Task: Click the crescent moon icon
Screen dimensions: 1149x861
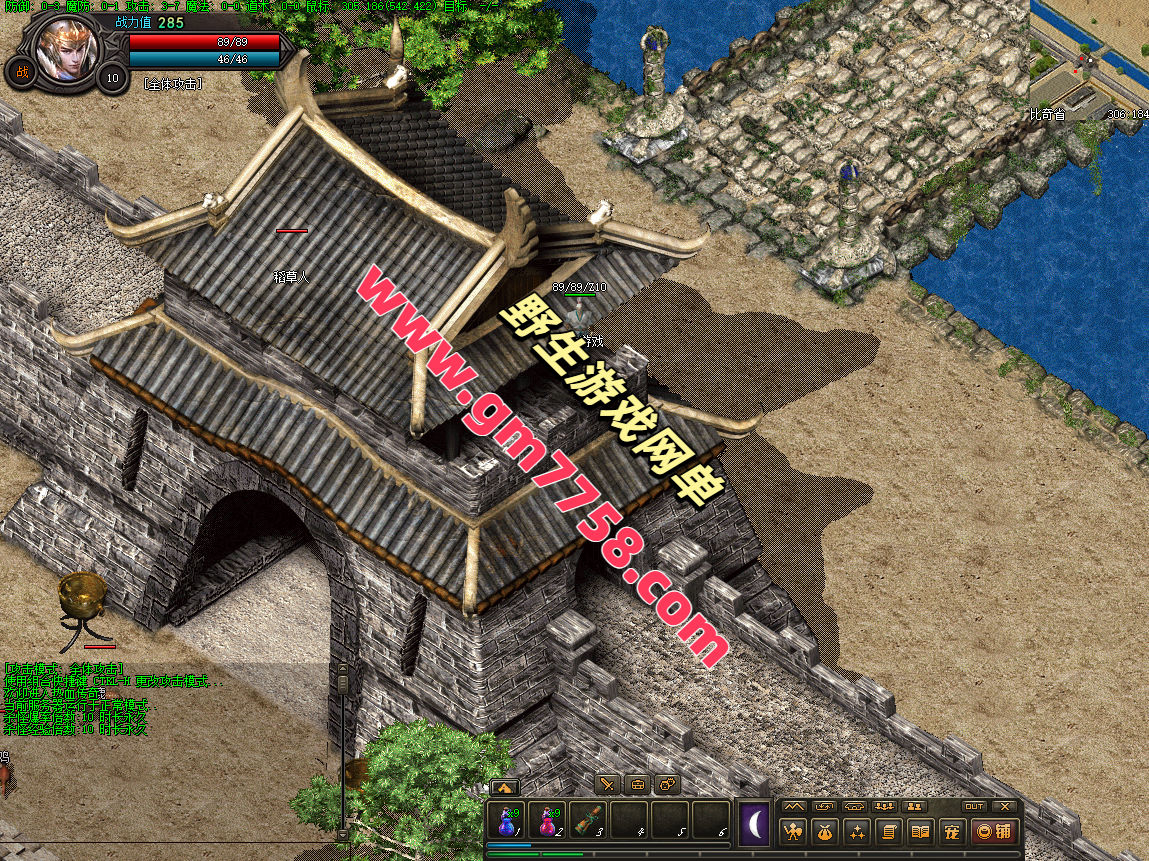Action: point(755,826)
